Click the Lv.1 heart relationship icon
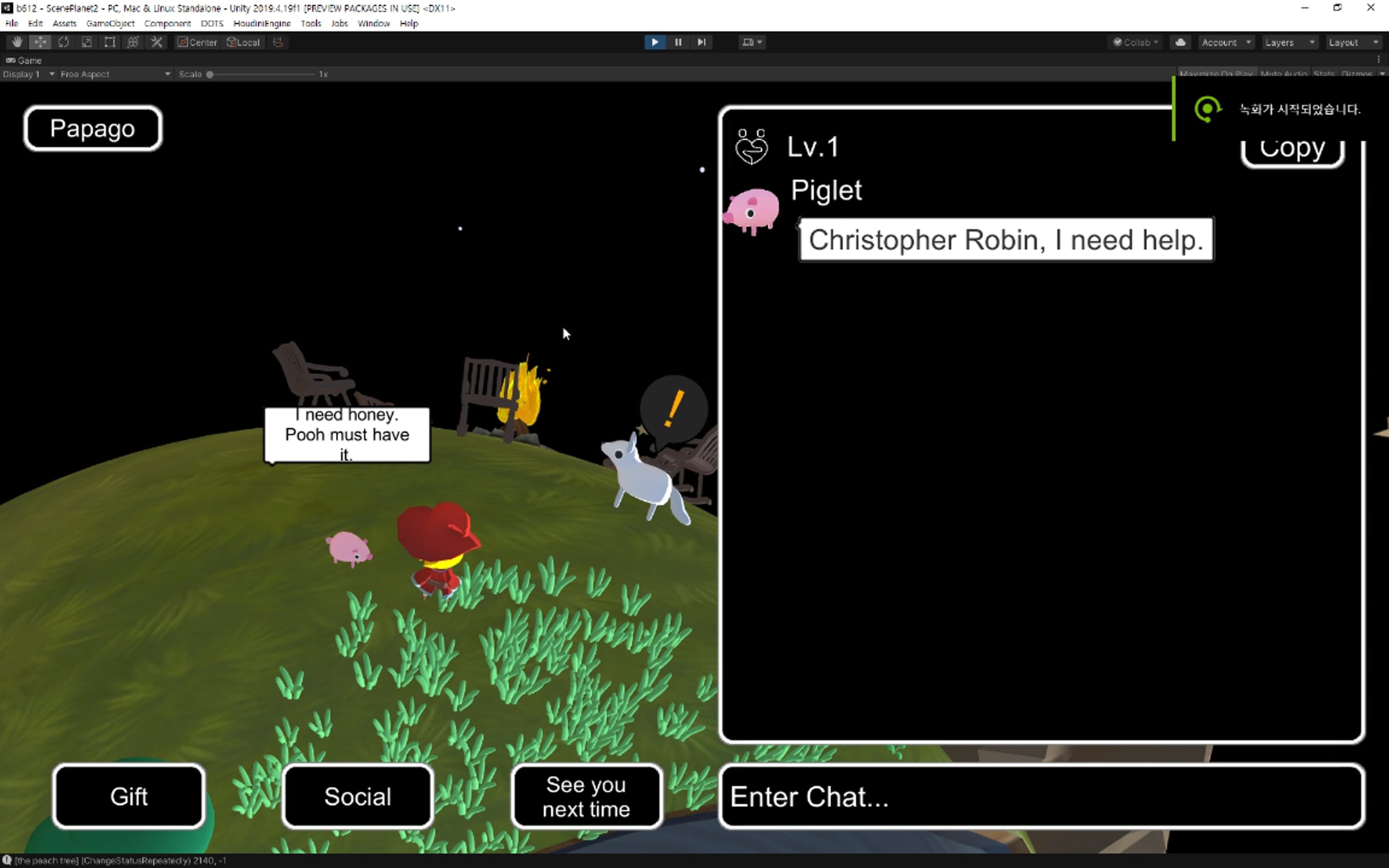 tap(751, 147)
